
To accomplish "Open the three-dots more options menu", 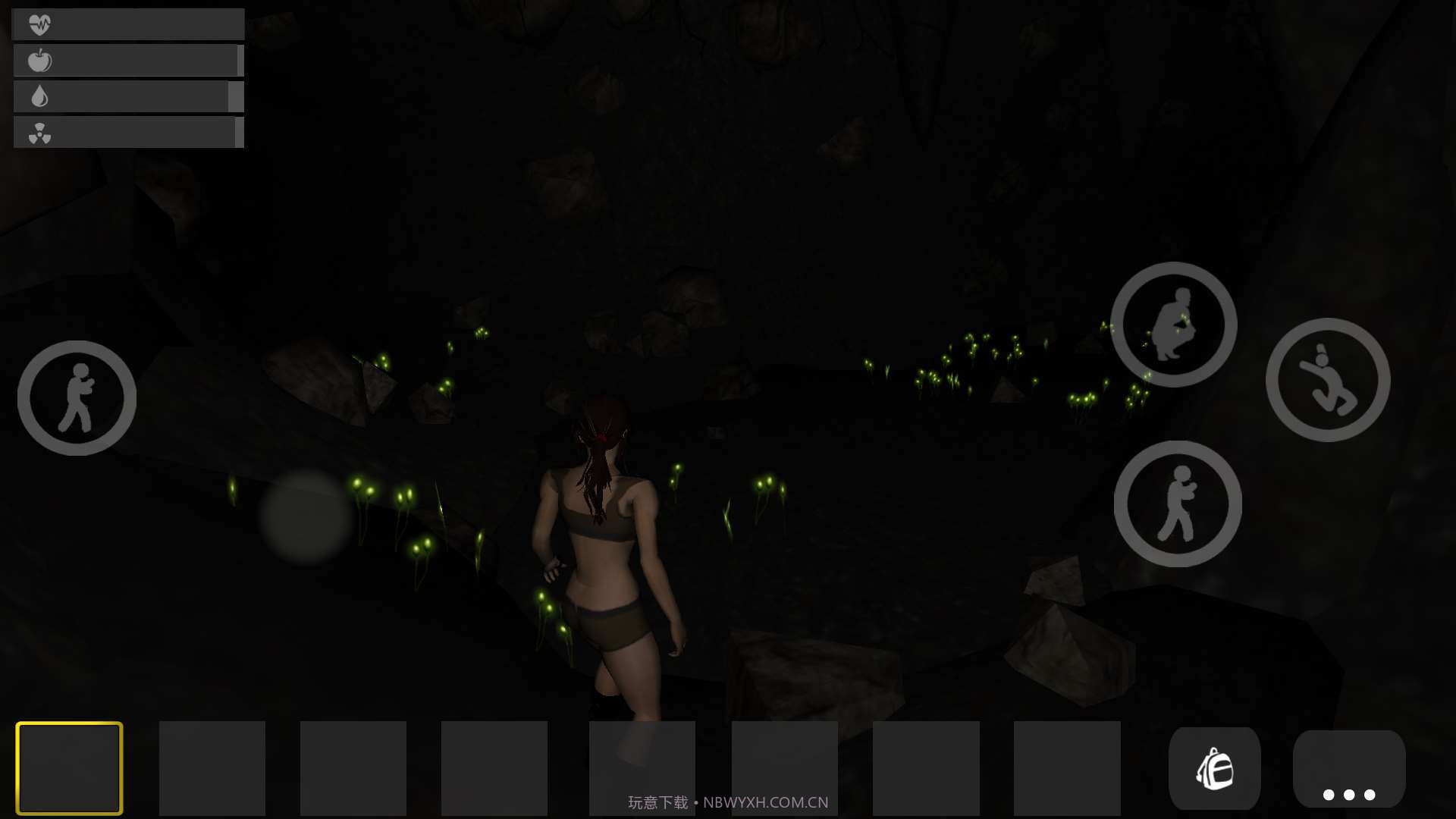I will [x=1348, y=770].
